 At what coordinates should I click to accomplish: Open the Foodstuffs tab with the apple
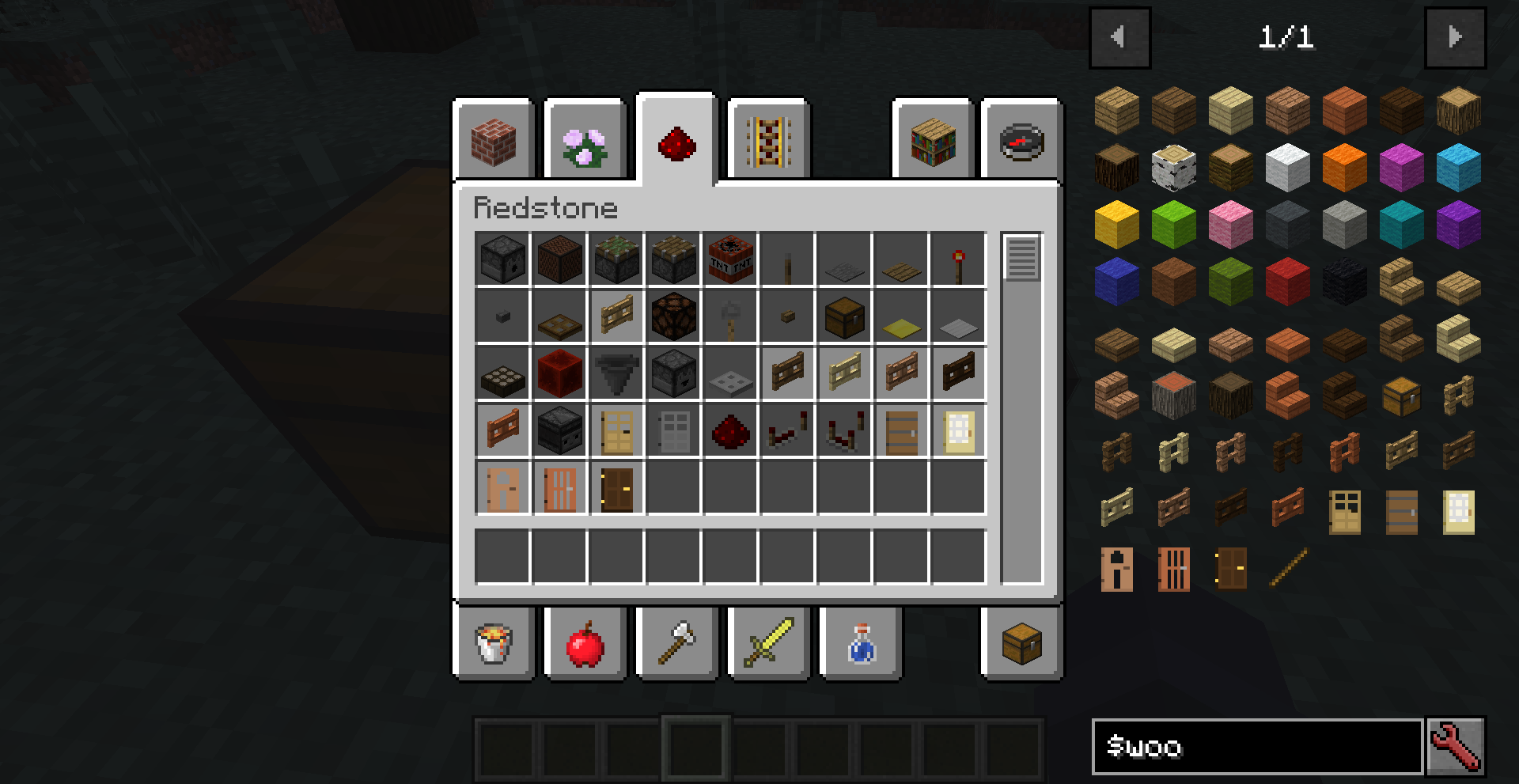coord(585,642)
